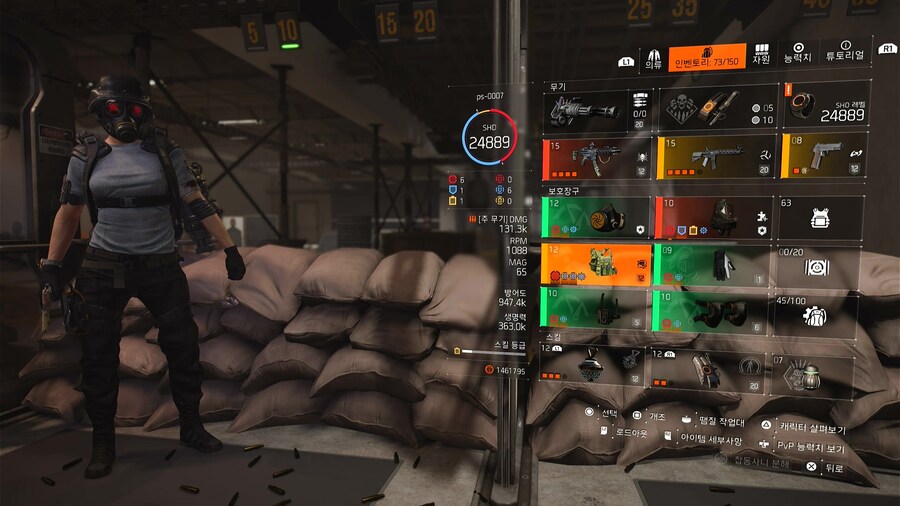The image size is (900, 506).
Task: Select the yellow assault rifle secondary weapon
Action: point(716,159)
